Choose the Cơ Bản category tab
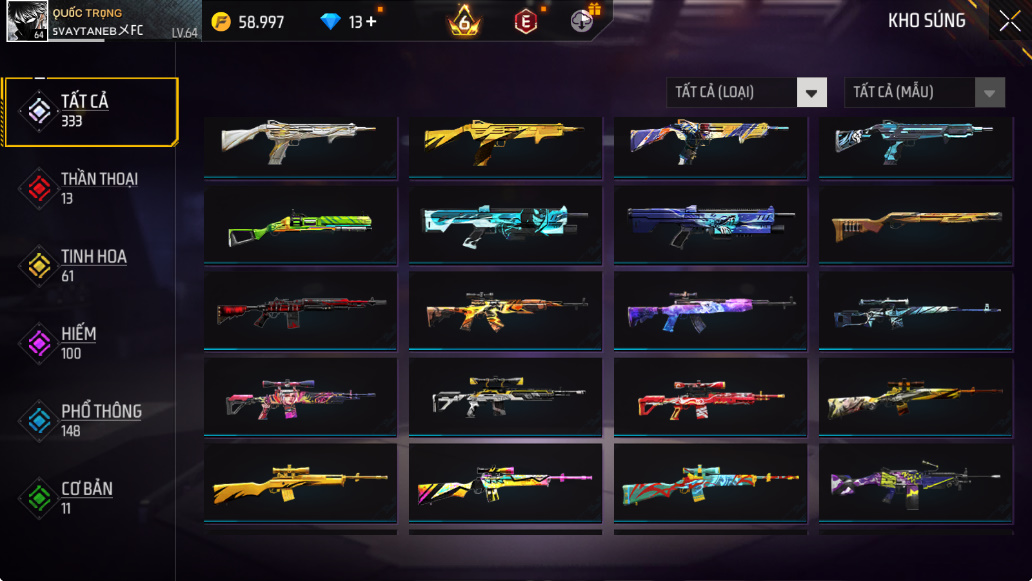This screenshot has width=1032, height=581. click(x=91, y=497)
